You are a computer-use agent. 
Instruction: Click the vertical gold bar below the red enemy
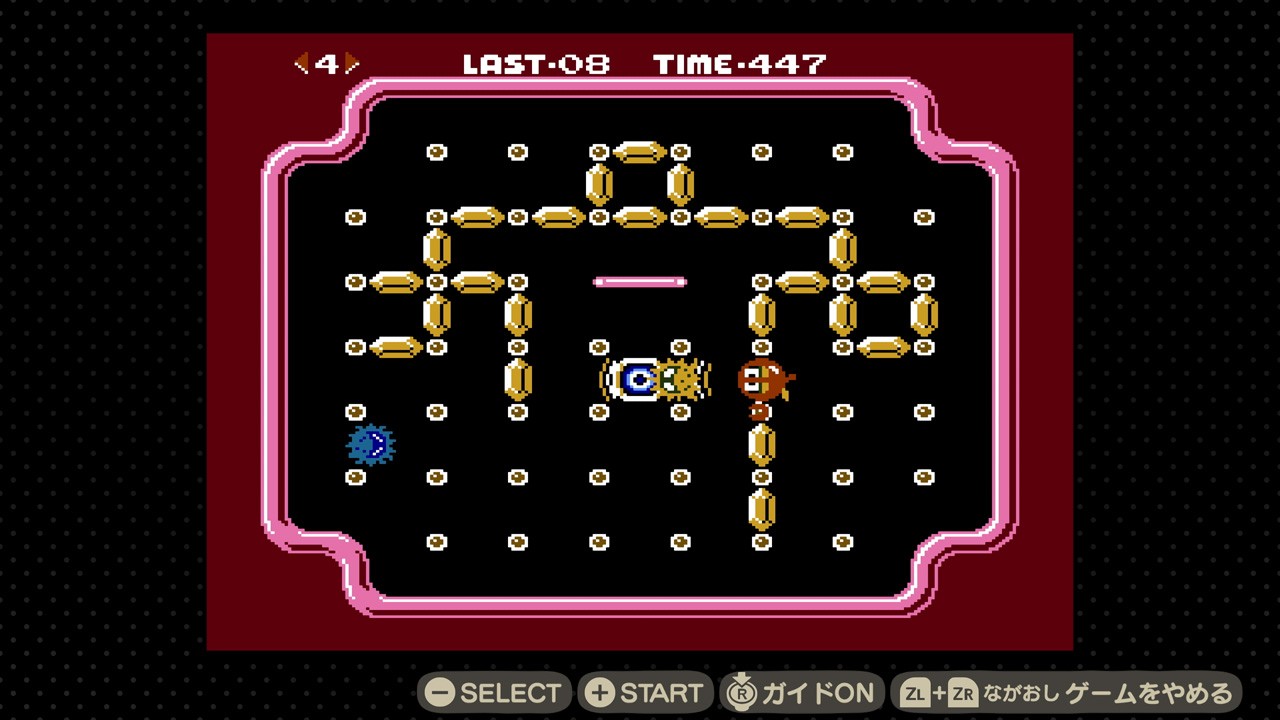pyautogui.click(x=762, y=443)
